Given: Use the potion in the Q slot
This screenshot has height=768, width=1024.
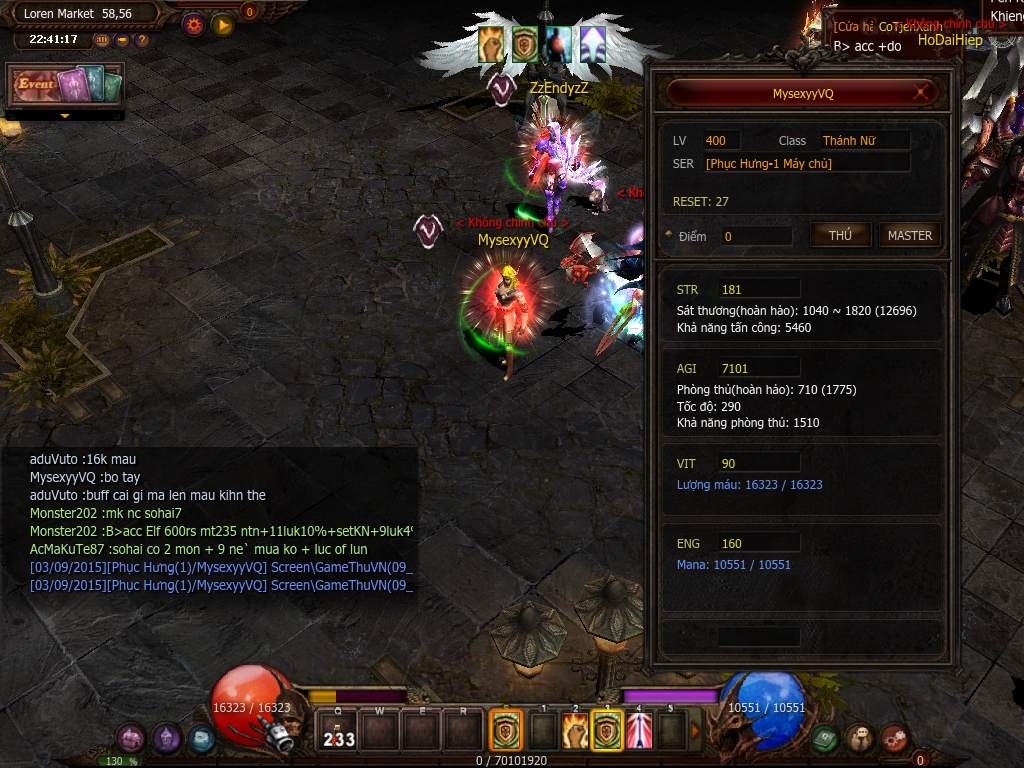Looking at the screenshot, I should 338,731.
